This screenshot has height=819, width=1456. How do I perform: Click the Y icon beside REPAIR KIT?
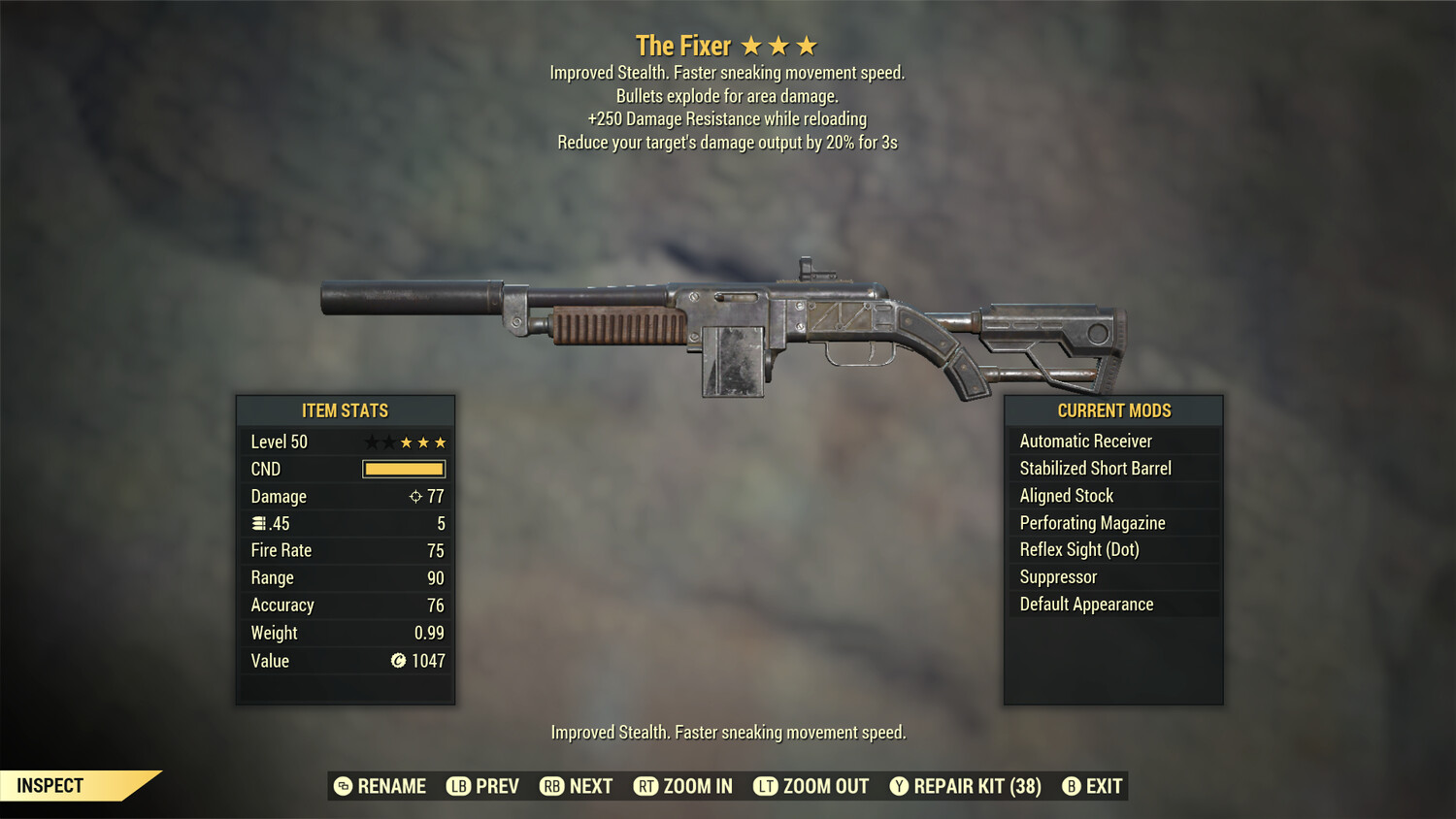(x=897, y=786)
